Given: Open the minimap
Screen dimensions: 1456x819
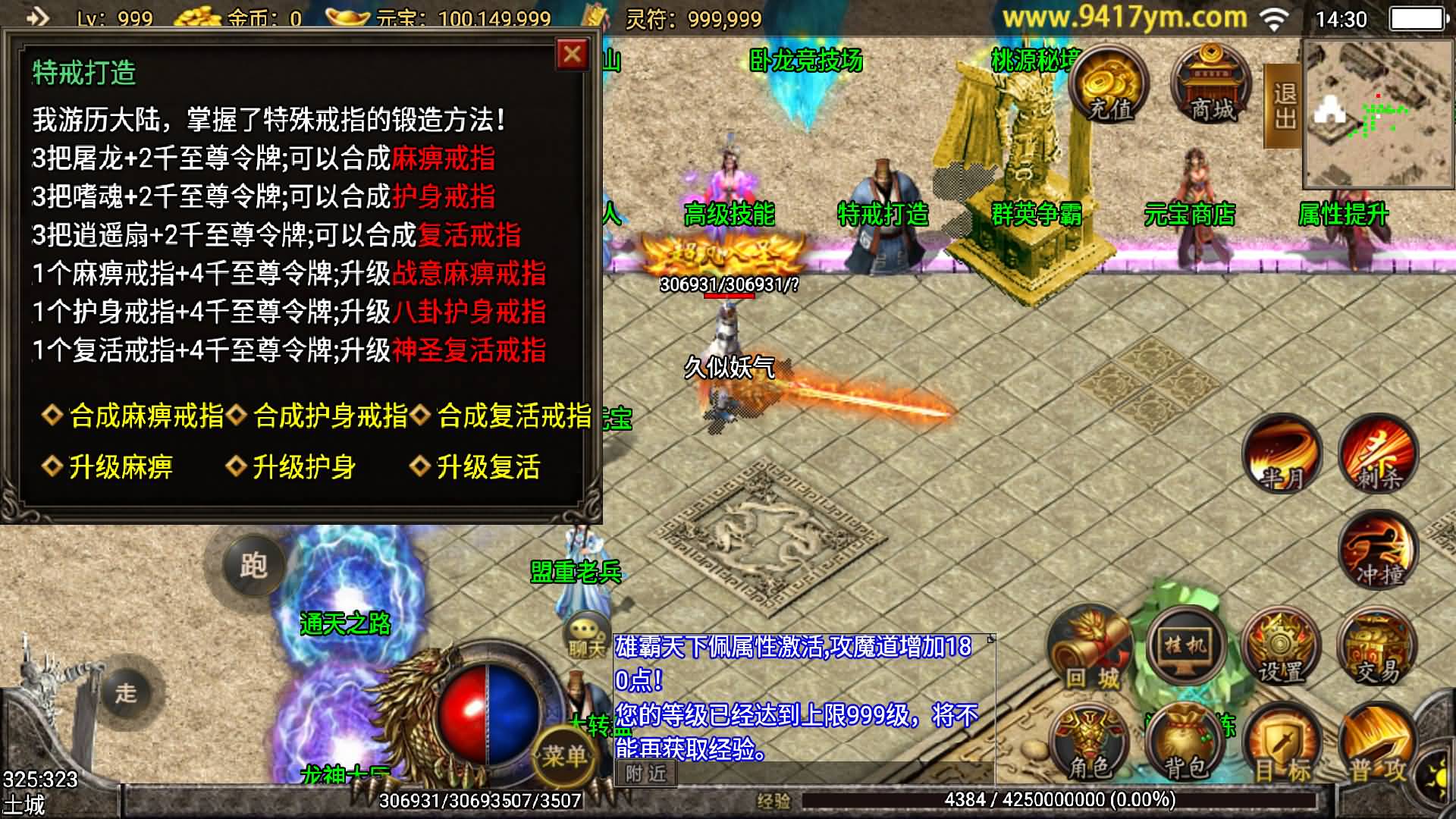Looking at the screenshot, I should click(1378, 114).
